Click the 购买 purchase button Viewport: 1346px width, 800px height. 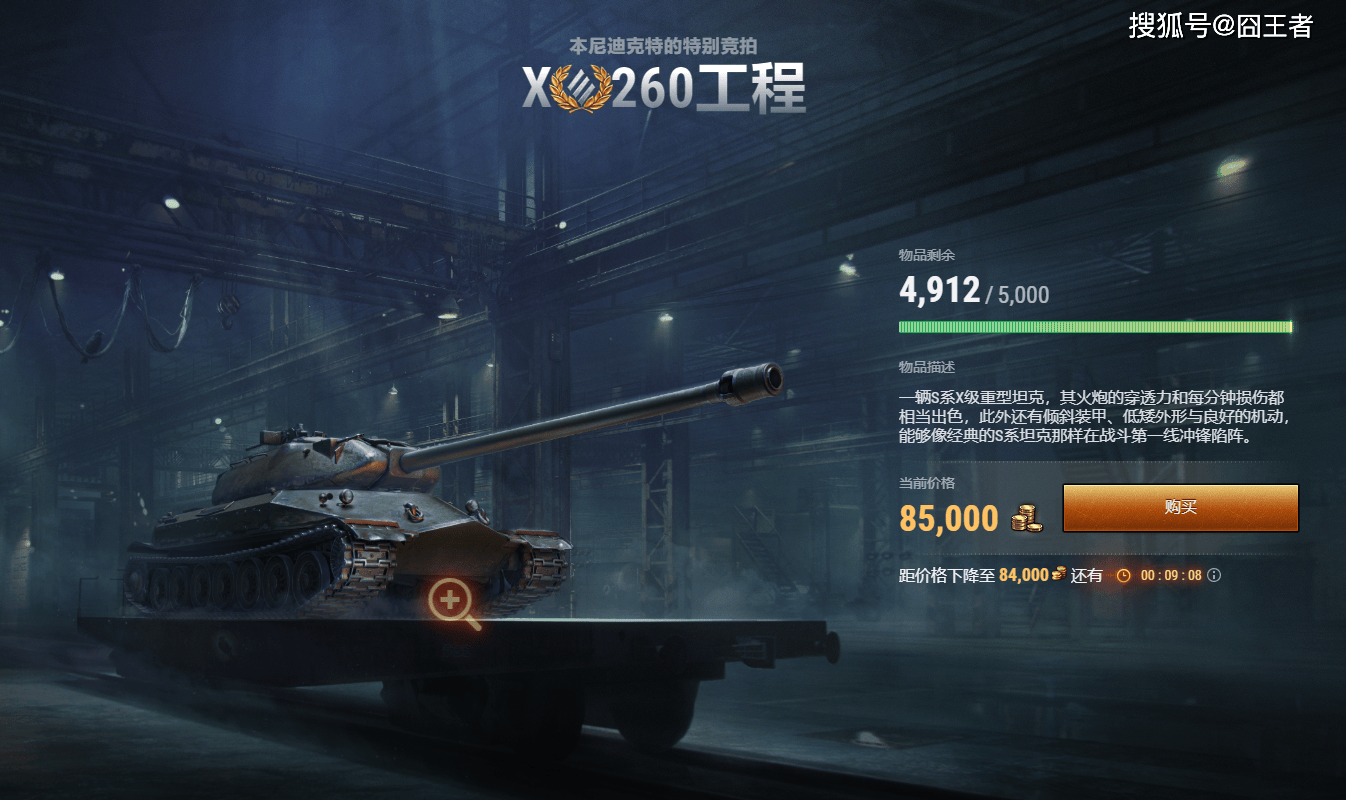(1180, 508)
